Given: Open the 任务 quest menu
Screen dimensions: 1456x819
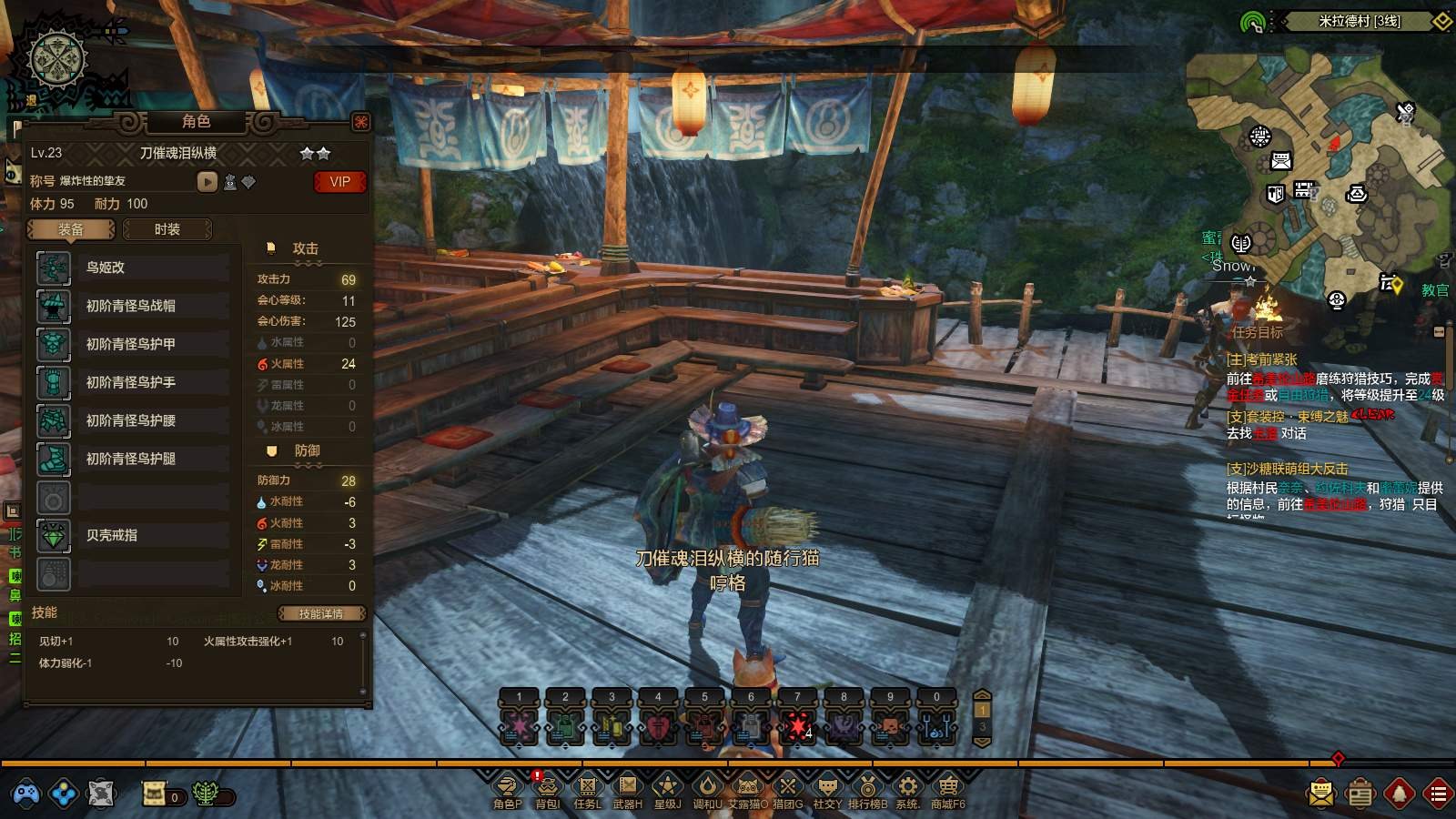Looking at the screenshot, I should click(587, 788).
